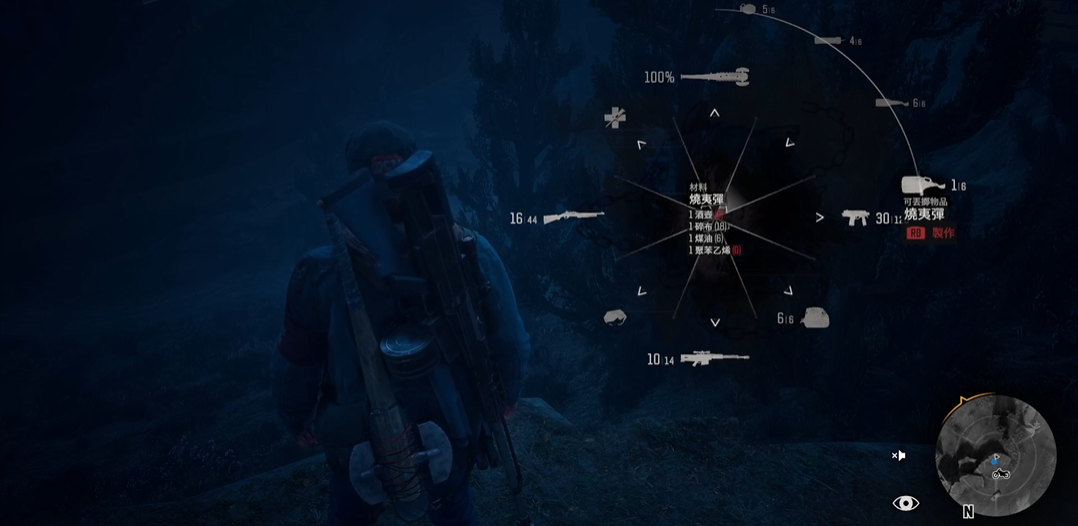1078x526 pixels.
Task: Choose the trap item with 6/6 count
Action: (815, 317)
